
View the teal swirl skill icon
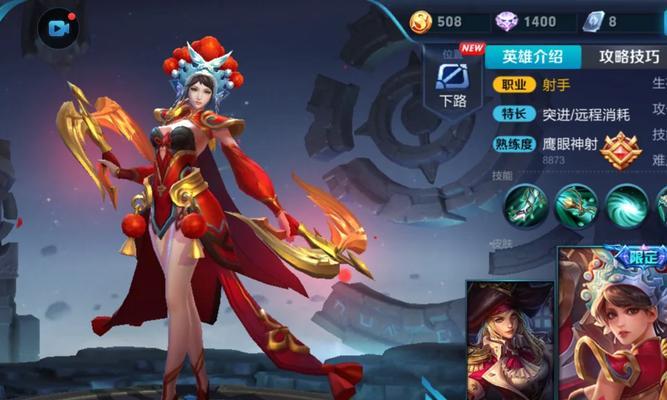click(626, 205)
